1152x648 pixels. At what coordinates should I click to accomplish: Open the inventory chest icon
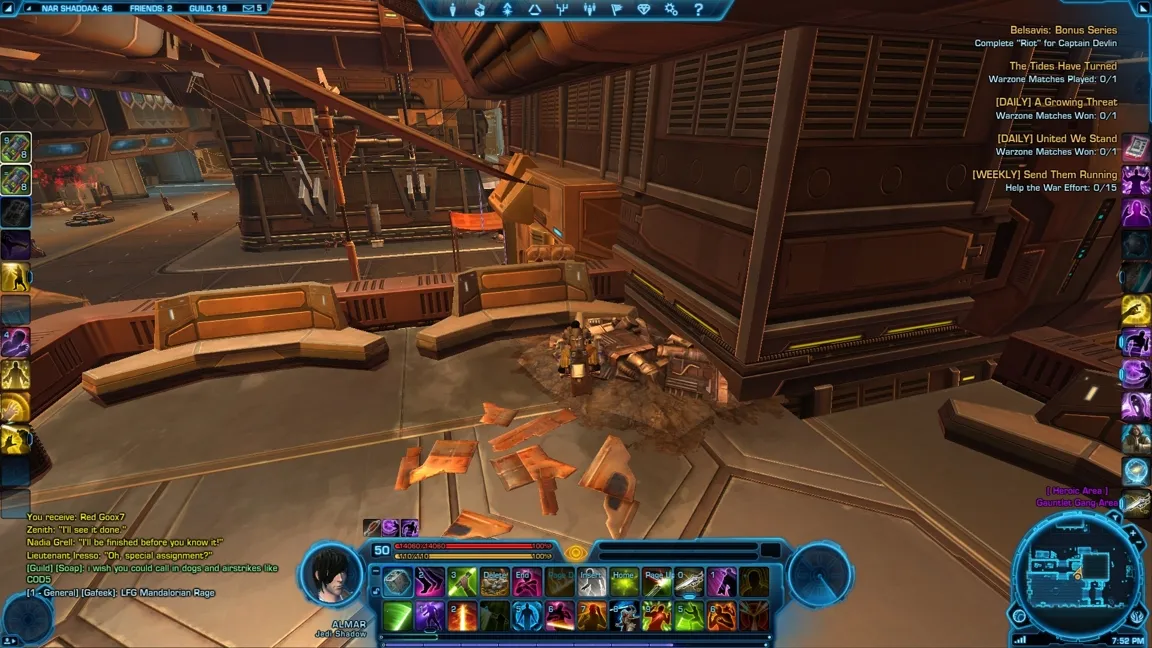pos(481,10)
